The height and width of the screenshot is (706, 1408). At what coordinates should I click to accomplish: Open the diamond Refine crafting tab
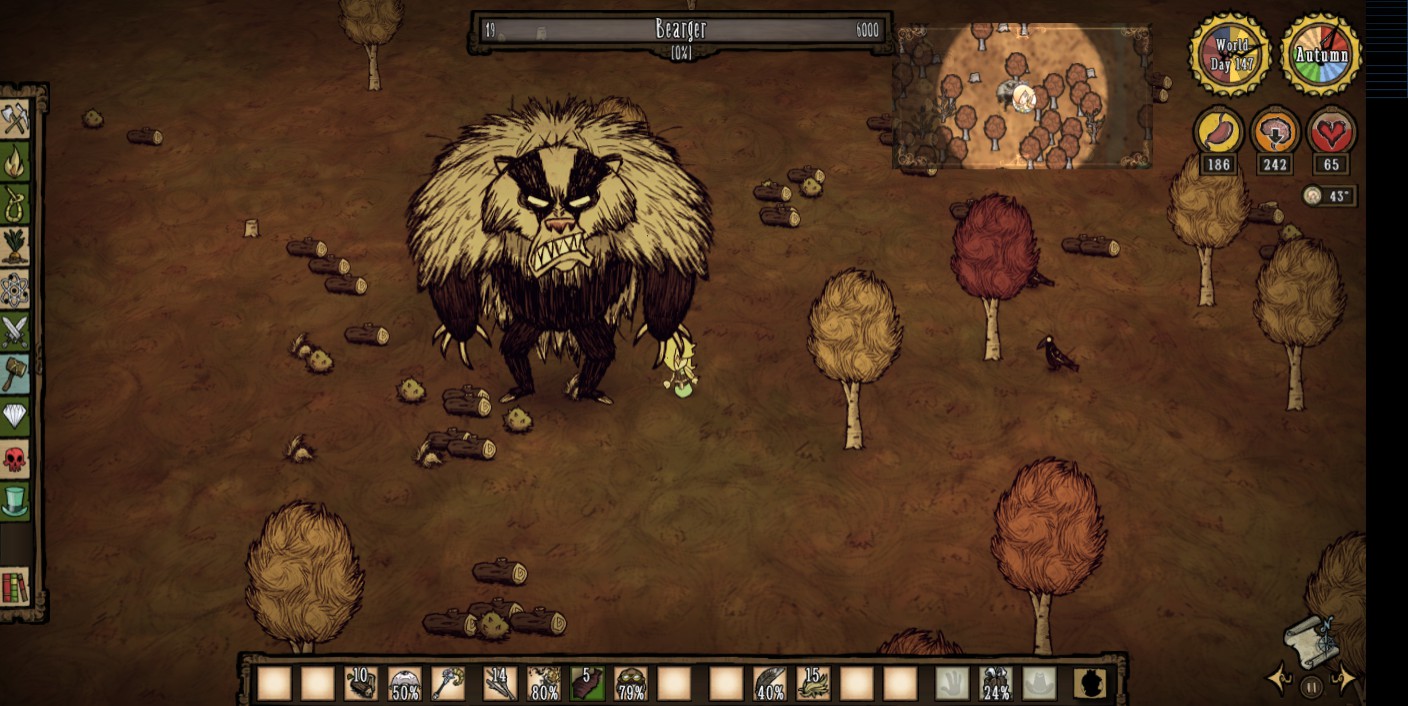15,416
